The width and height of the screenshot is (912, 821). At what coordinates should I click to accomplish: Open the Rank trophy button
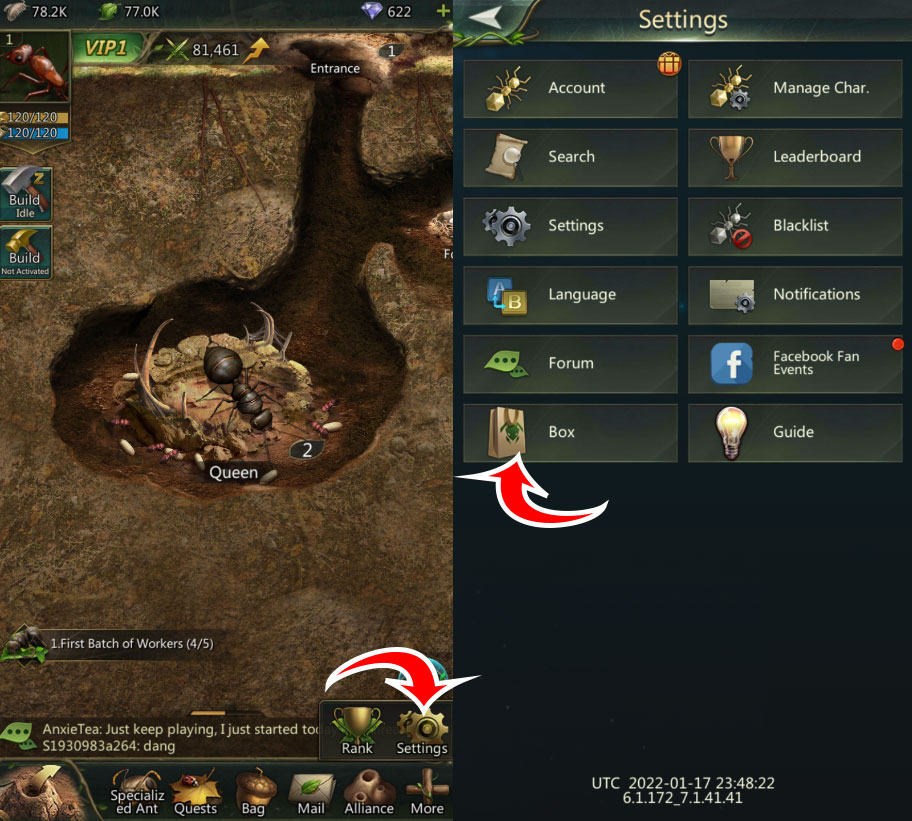tap(356, 730)
